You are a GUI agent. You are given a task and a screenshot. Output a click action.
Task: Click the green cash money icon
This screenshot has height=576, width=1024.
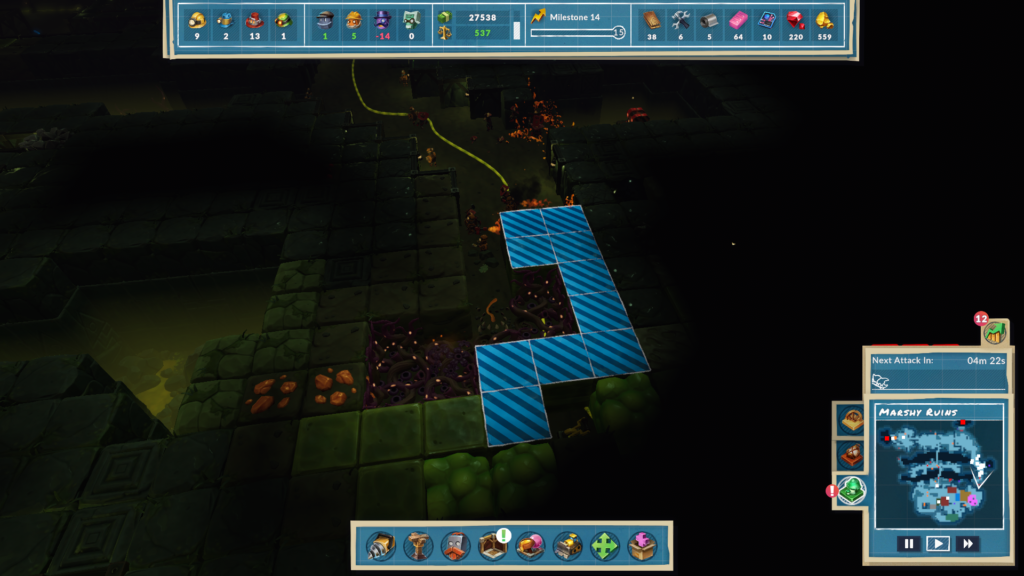click(x=444, y=17)
